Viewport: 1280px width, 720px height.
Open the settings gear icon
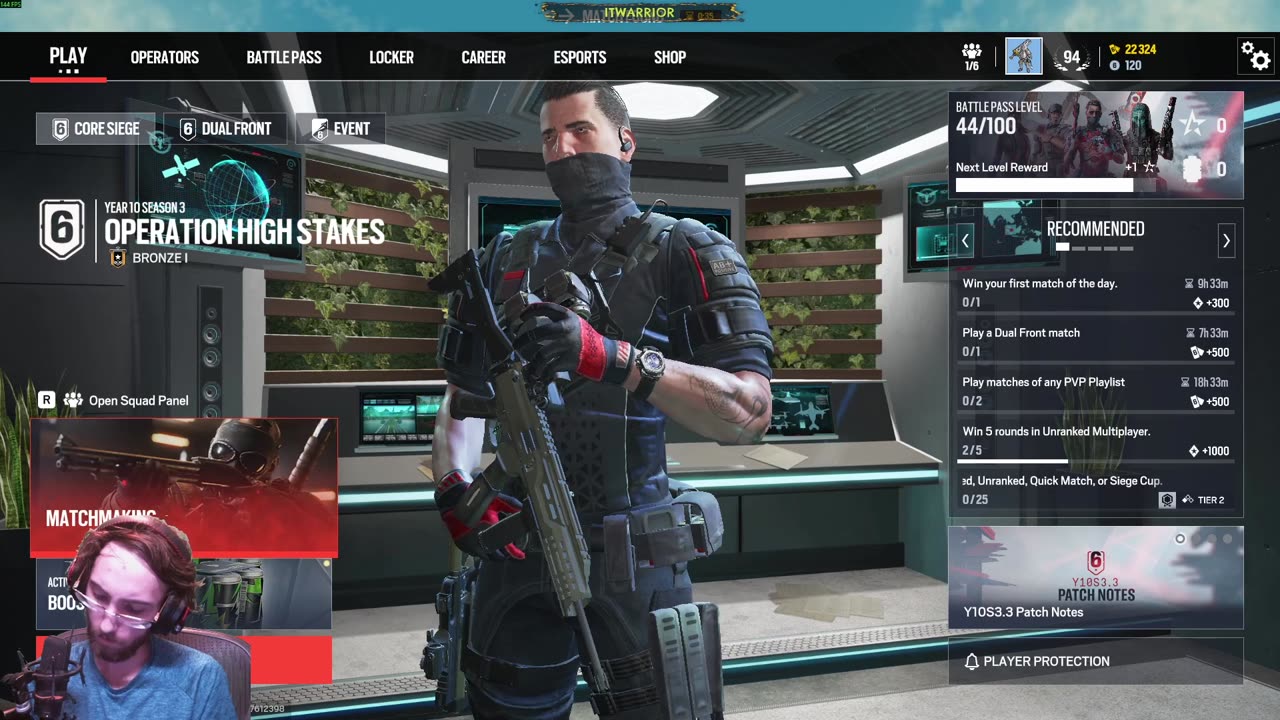pyautogui.click(x=1255, y=56)
